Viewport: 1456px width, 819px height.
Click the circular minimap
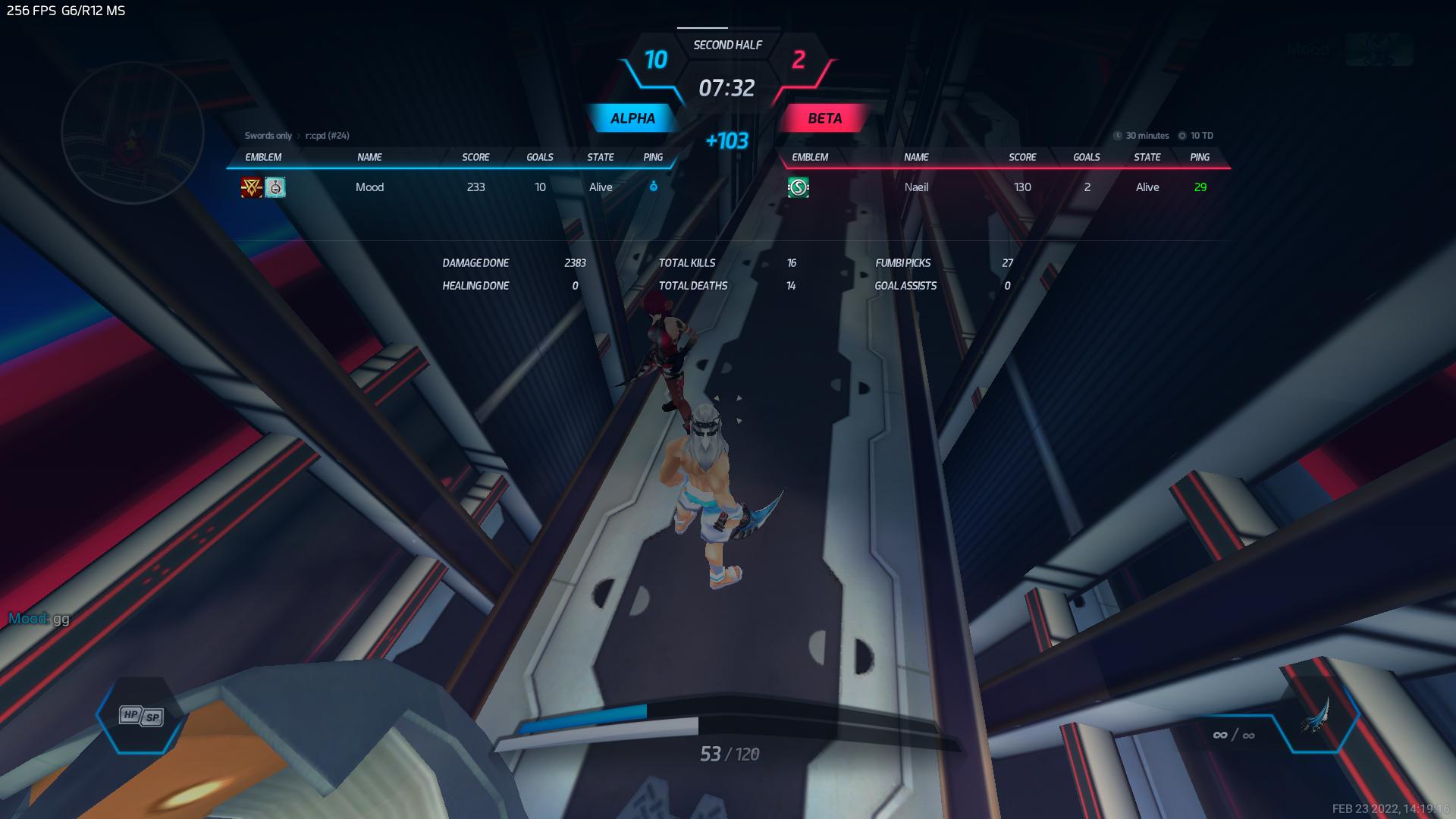[x=132, y=133]
